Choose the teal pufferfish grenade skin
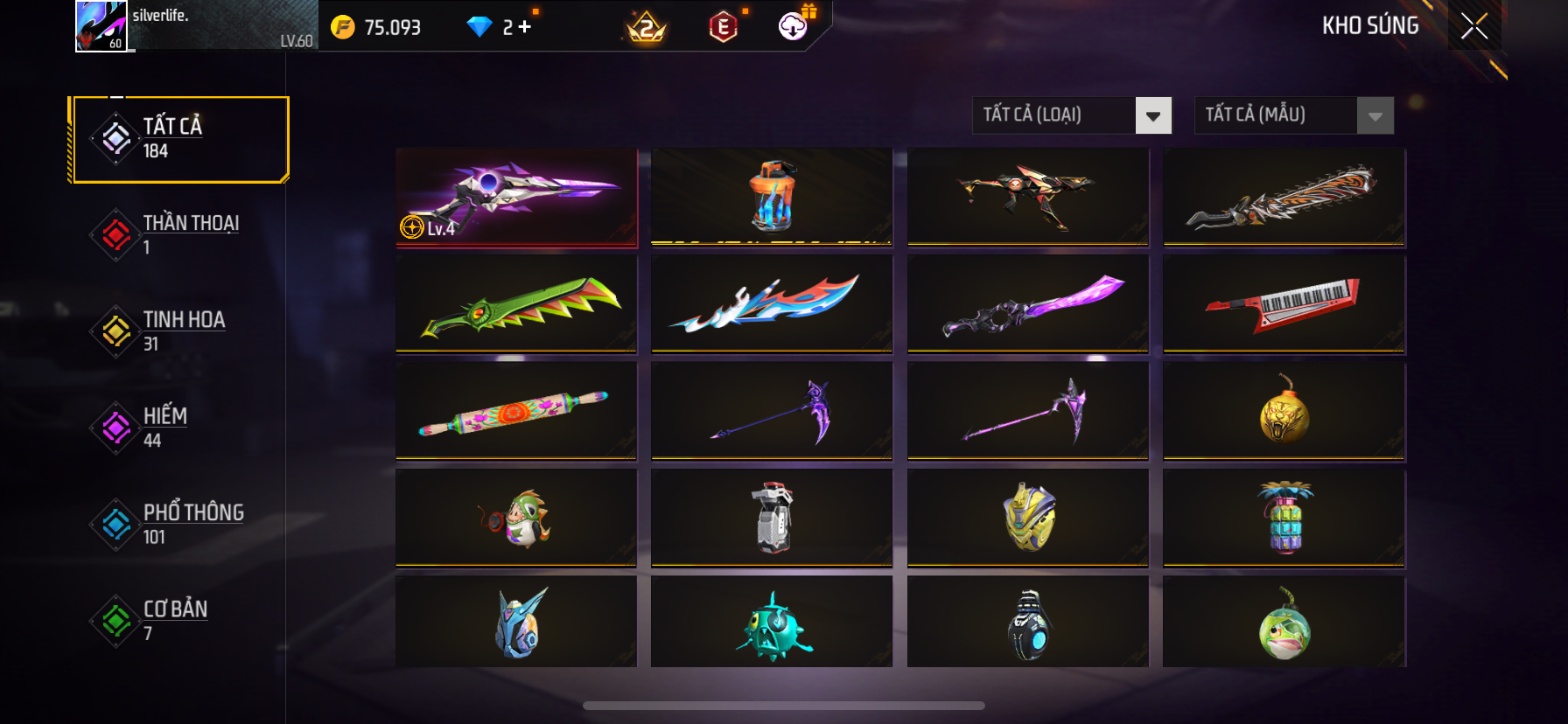Viewport: 1568px width, 724px height. [772, 624]
